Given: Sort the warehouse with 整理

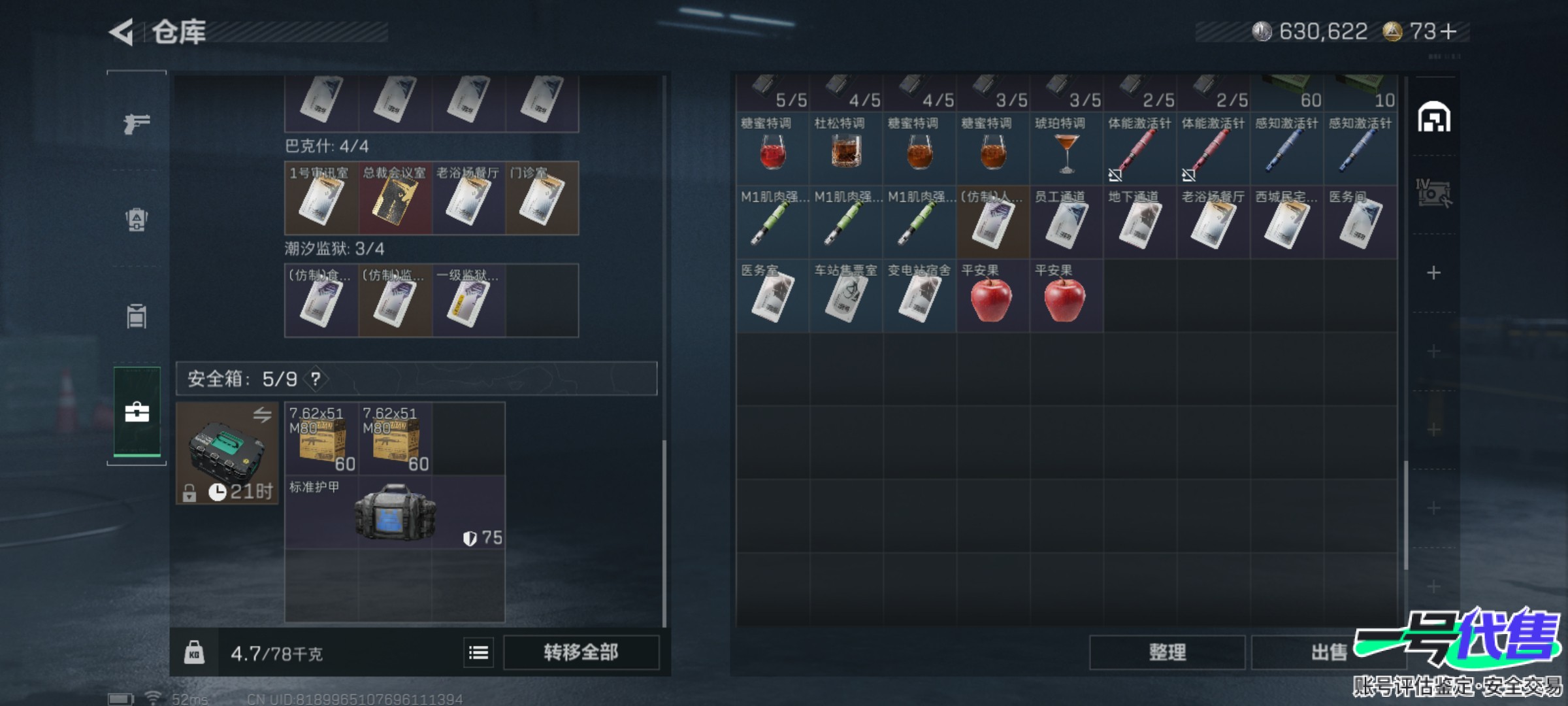Looking at the screenshot, I should click(1167, 652).
